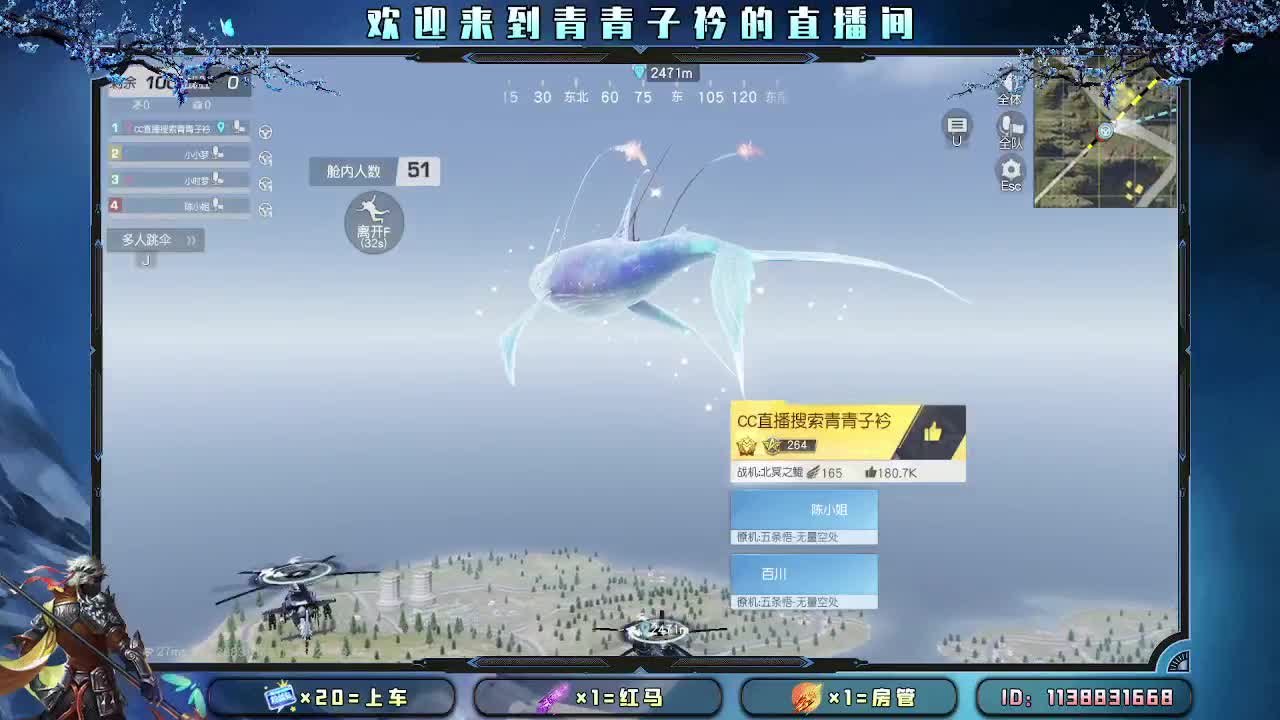The width and height of the screenshot is (1280, 720).
Task: Click the 全队 team voice chat icon
Action: [1009, 127]
